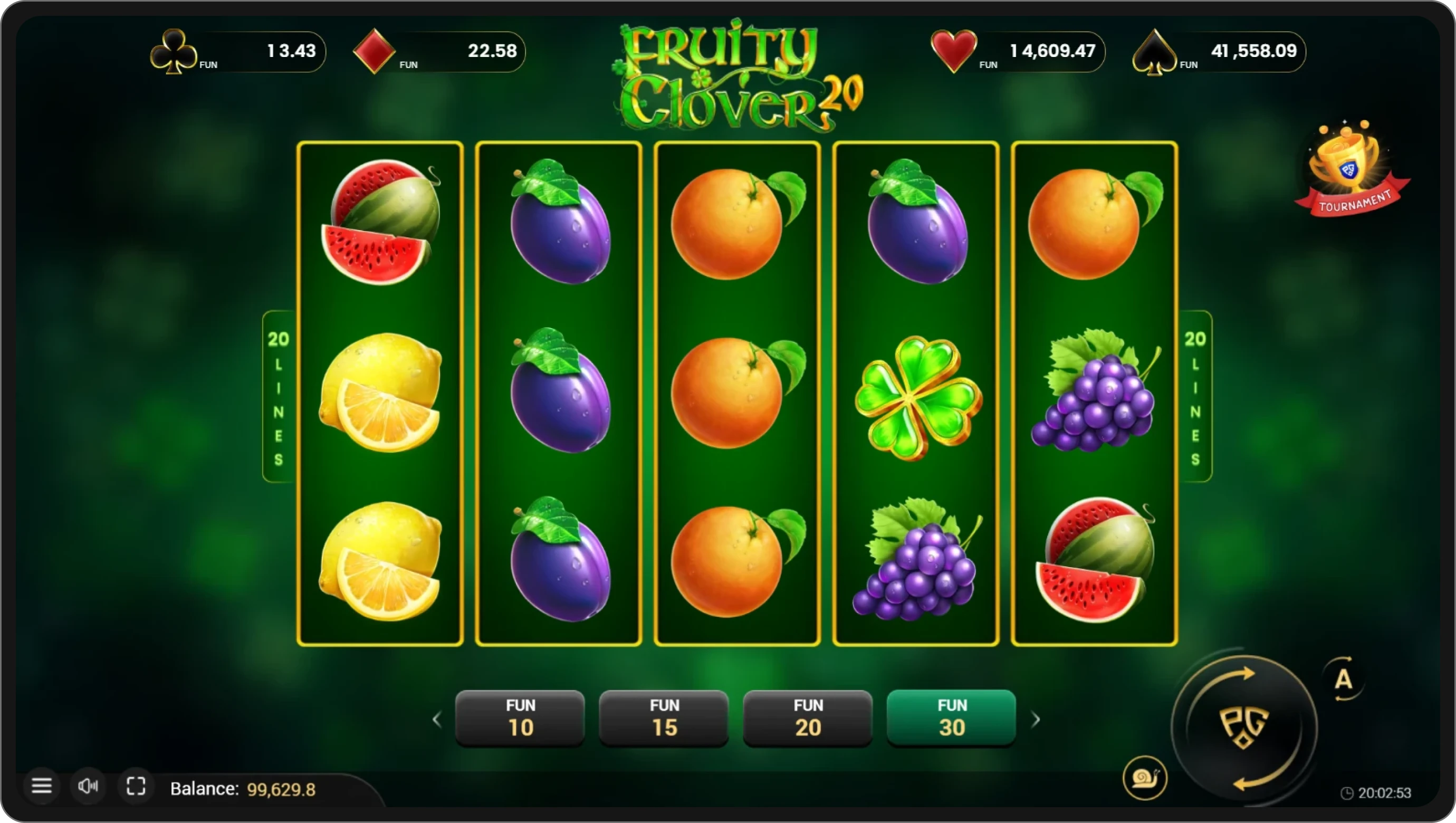Adjust stake using FUN 20 bet selector
This screenshot has width=1456, height=823.
pyautogui.click(x=807, y=717)
